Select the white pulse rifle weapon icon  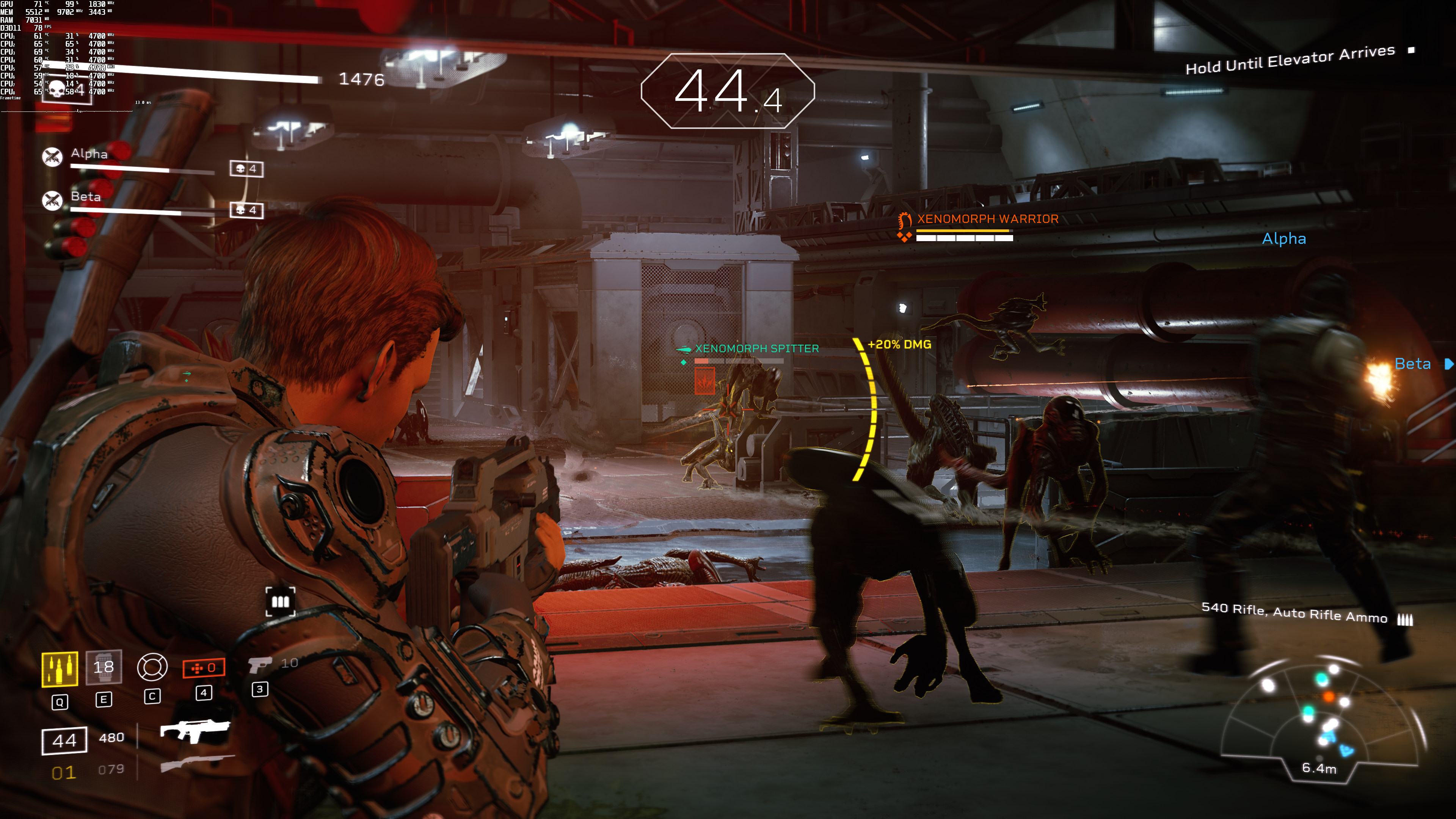tap(195, 731)
